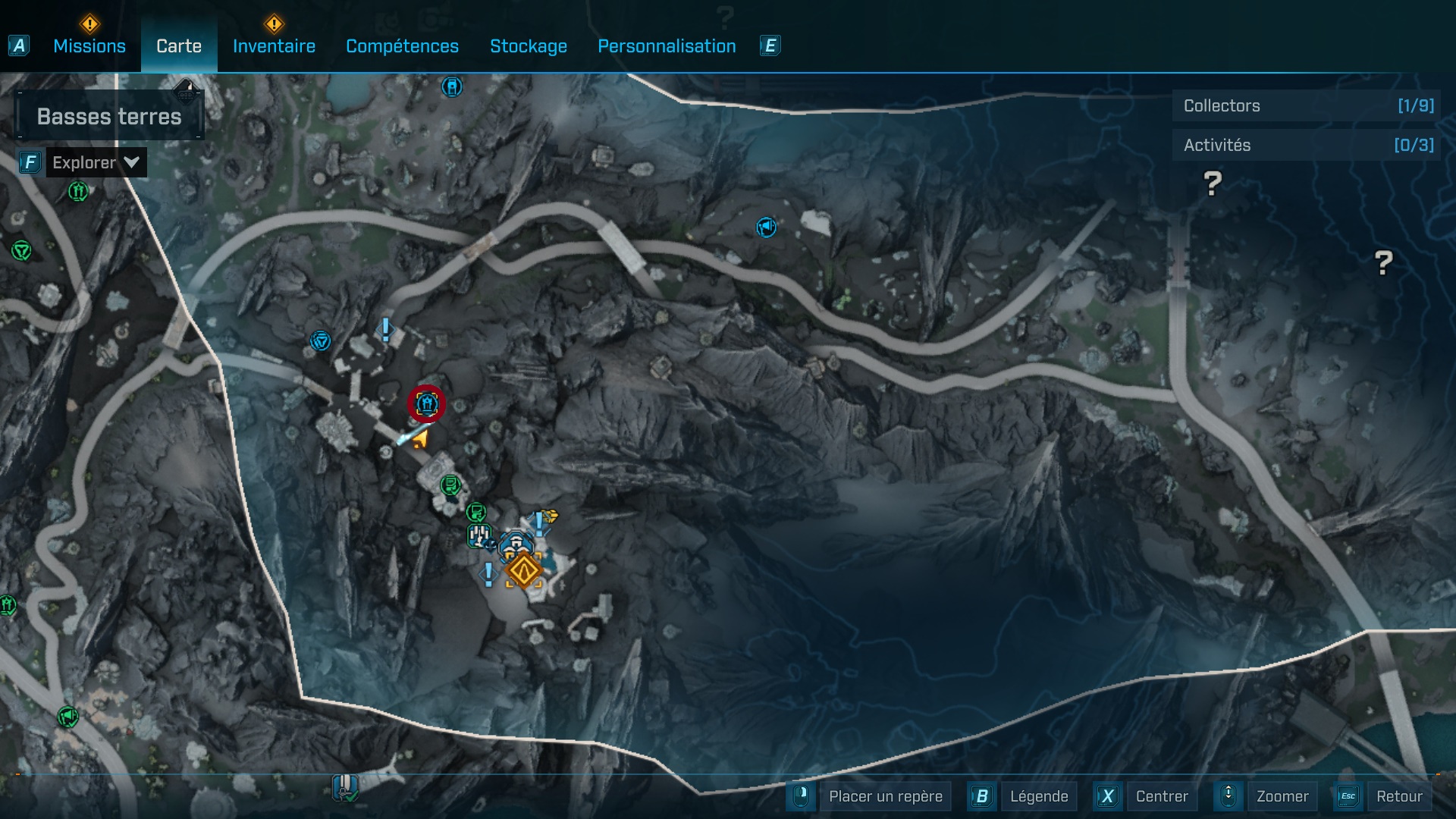Image resolution: width=1456 pixels, height=819 pixels.
Task: Select the red-circled fast travel point marker
Action: pos(426,404)
